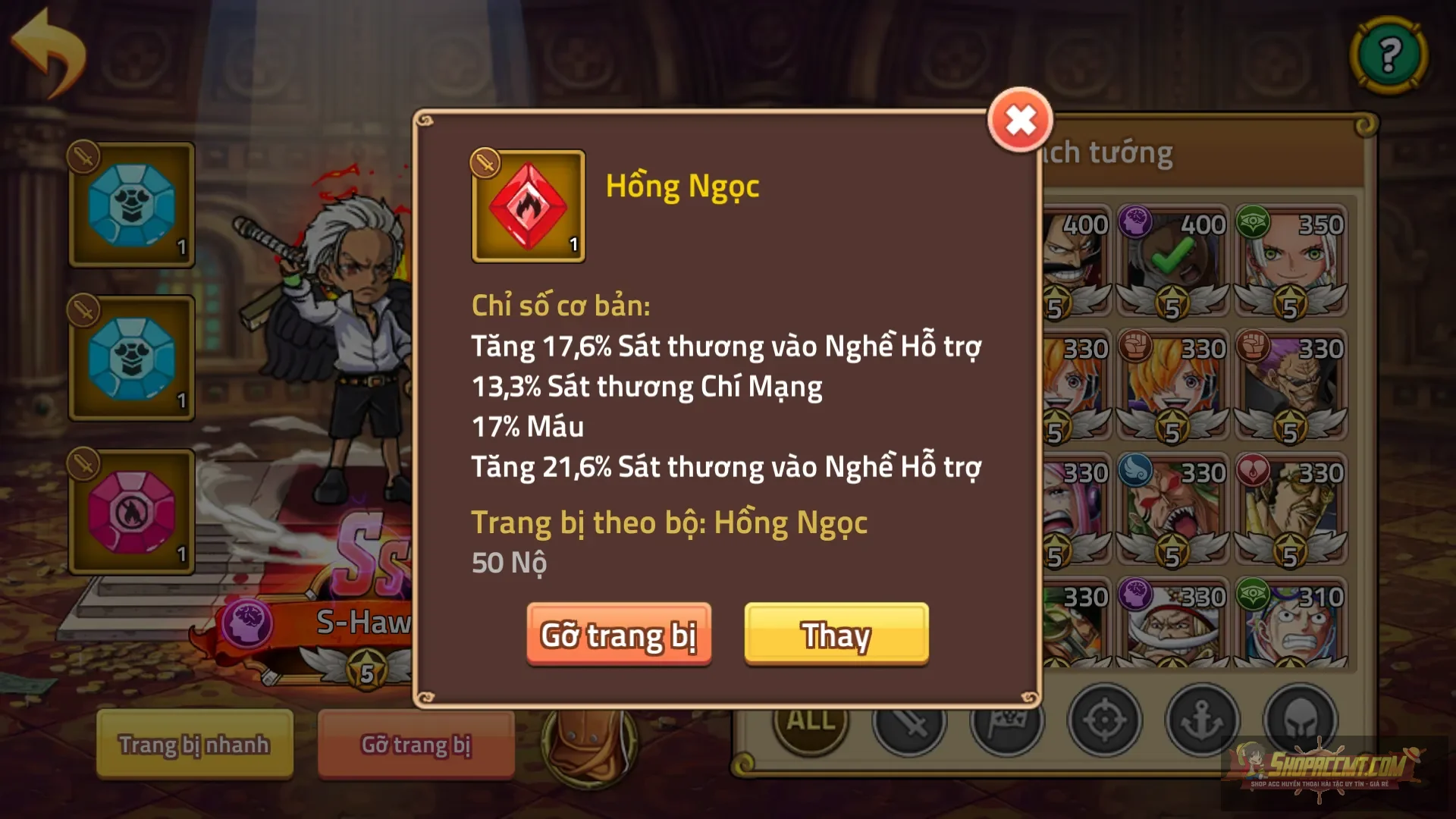
Task: Click the Trang bị nhanh button
Action: (193, 745)
